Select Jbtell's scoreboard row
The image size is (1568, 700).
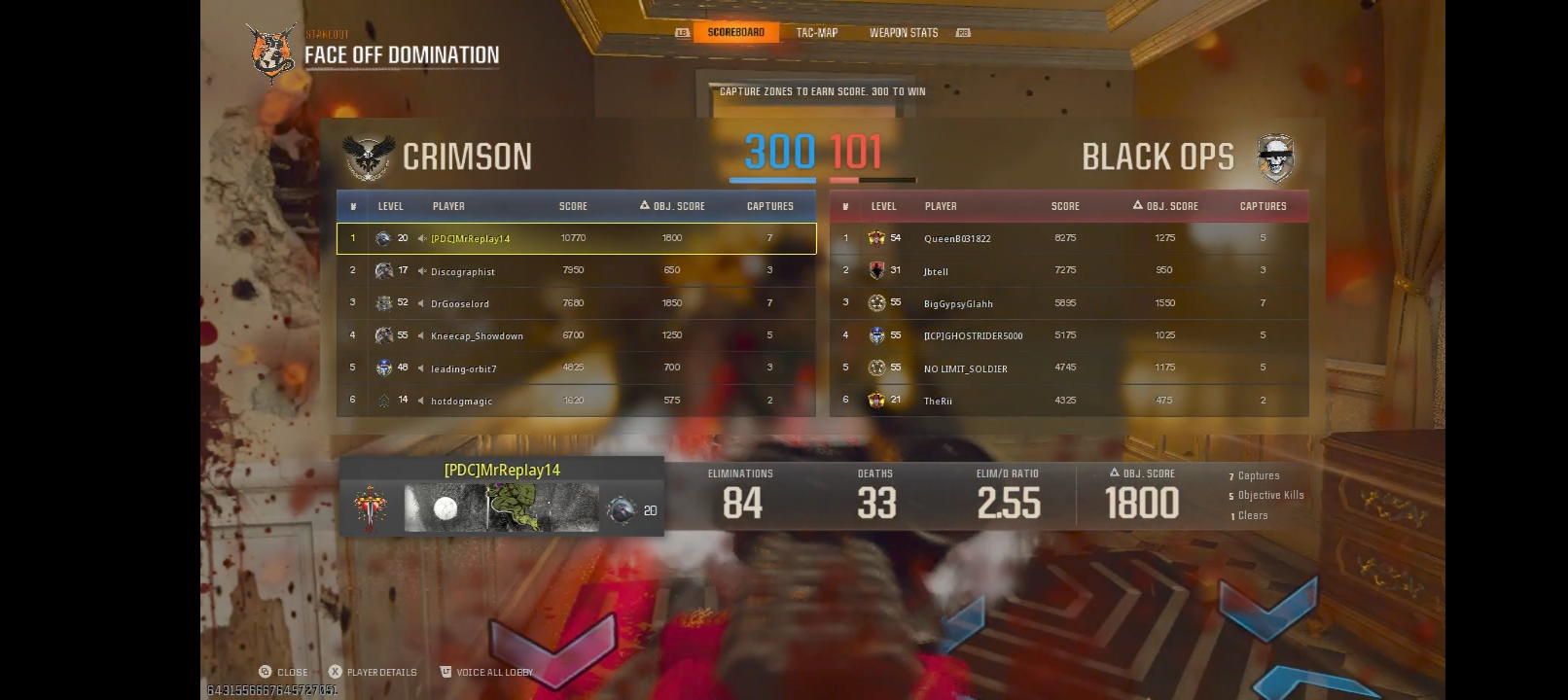coord(1070,270)
